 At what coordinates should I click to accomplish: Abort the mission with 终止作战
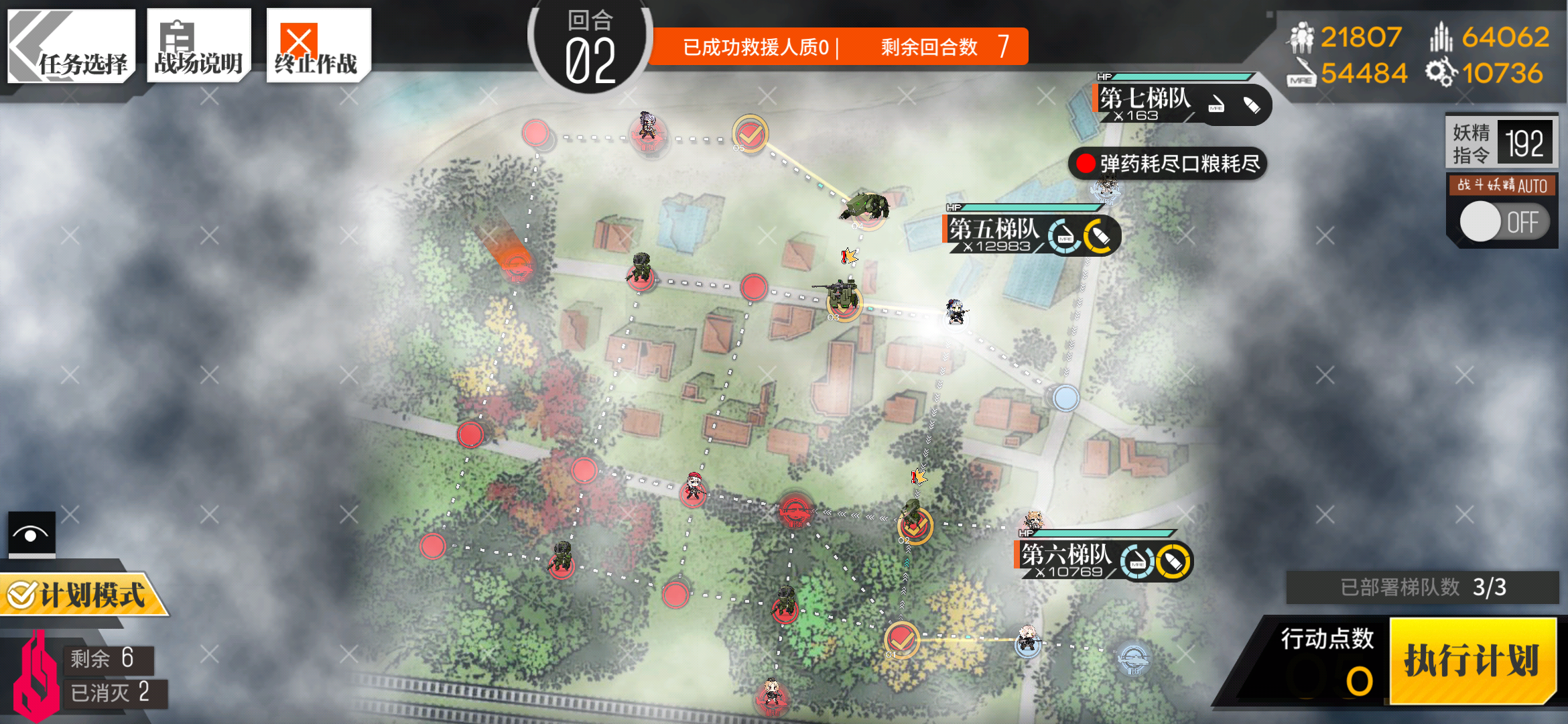click(318, 46)
